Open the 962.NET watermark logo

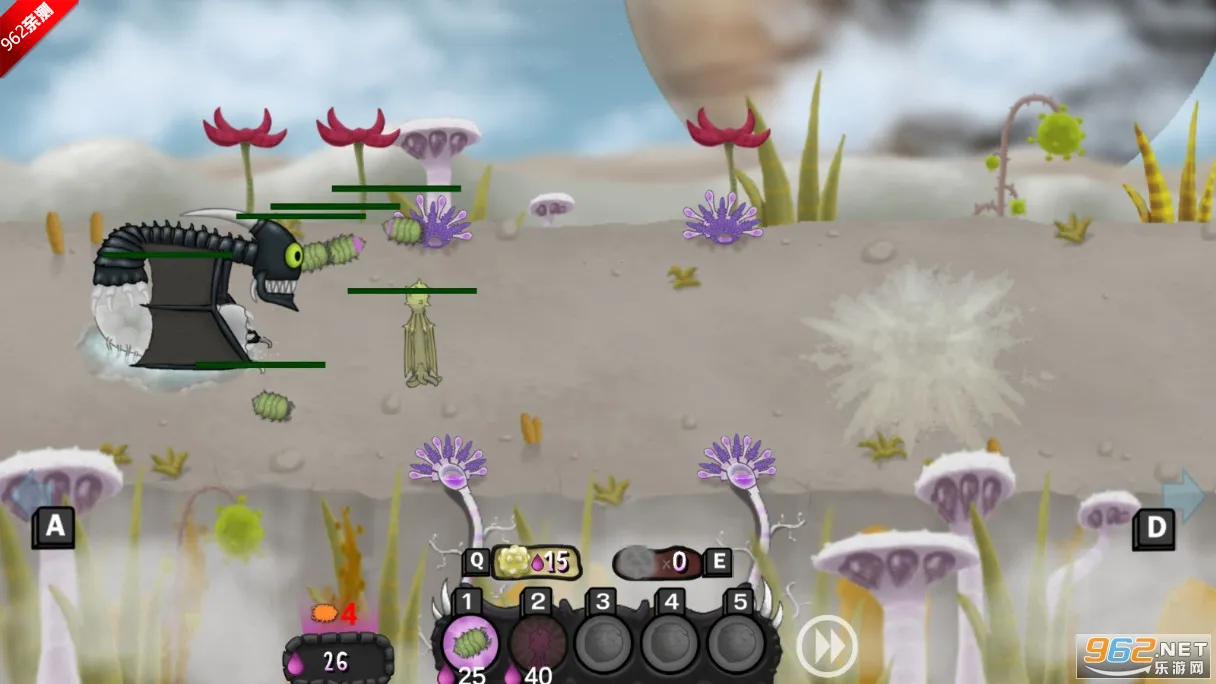coord(1143,656)
